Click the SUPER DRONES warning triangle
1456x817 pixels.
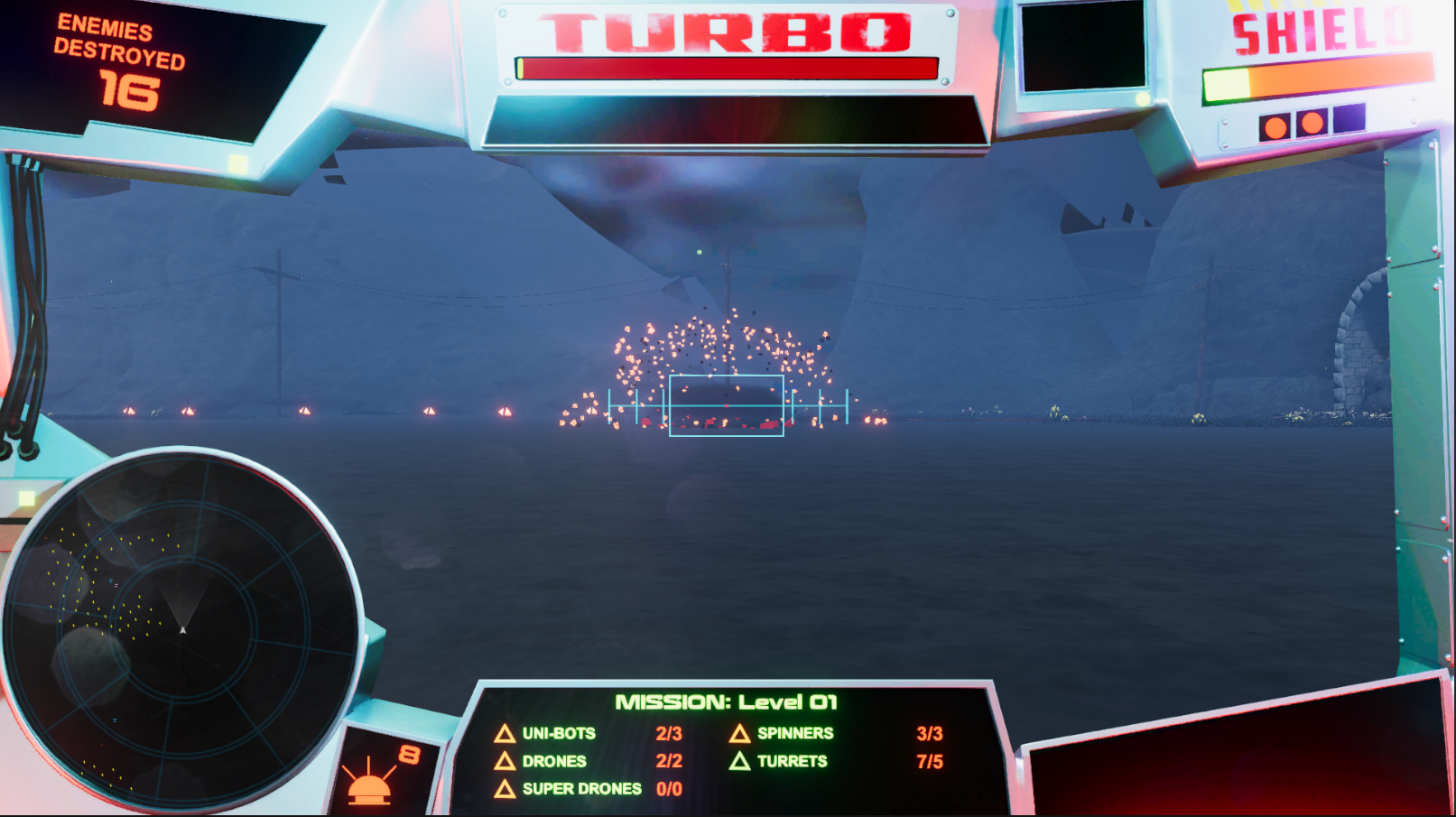point(505,788)
